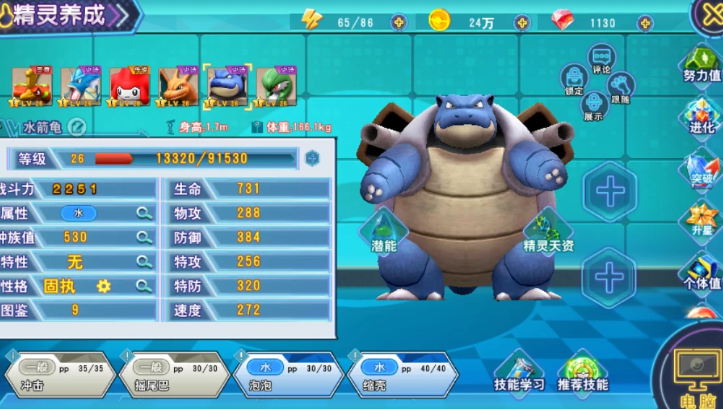This screenshot has height=409, width=723.
Task: Toggle the 锁定 lock icon
Action: tap(574, 78)
